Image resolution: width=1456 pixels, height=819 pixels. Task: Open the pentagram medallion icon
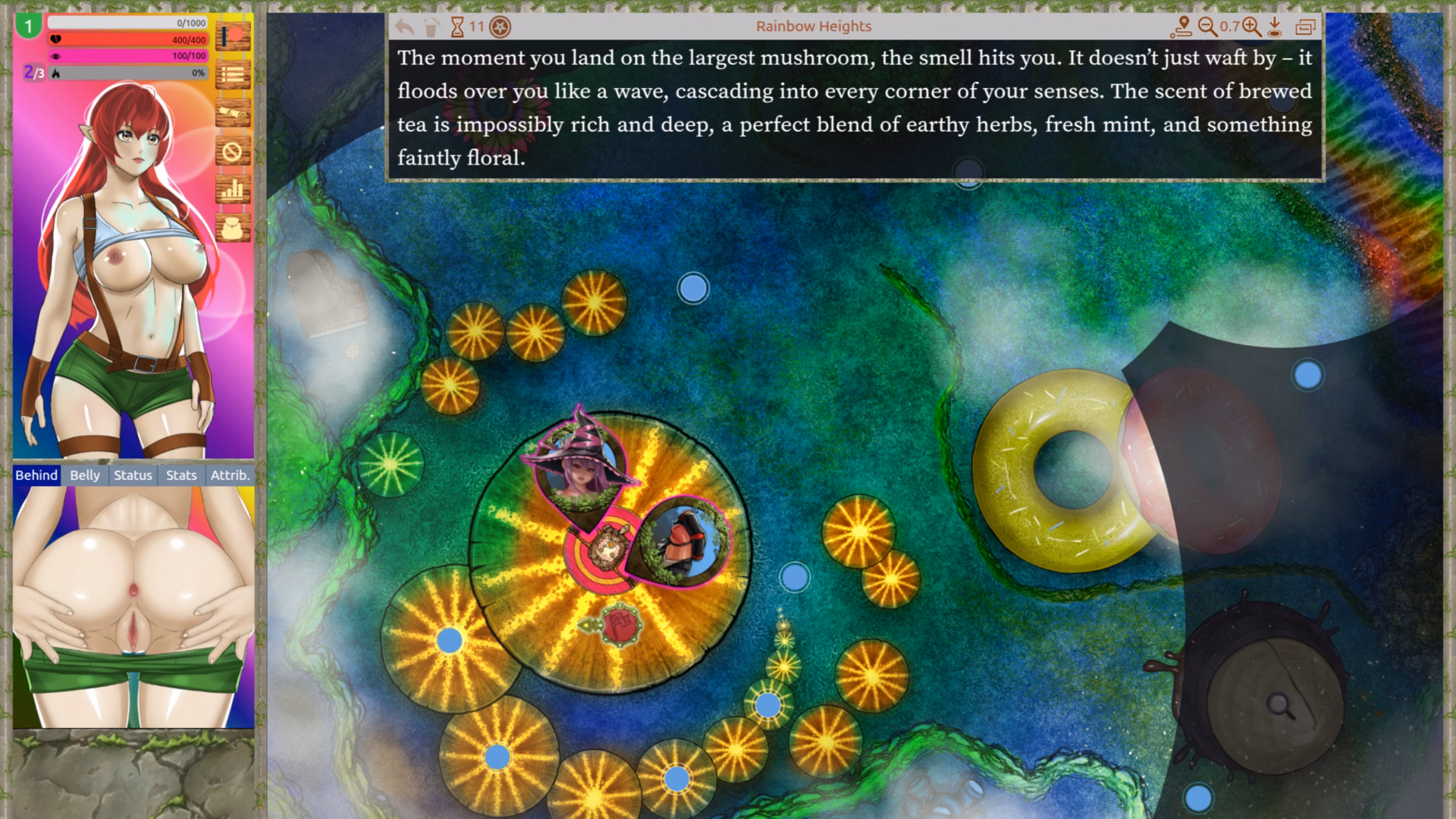(500, 25)
